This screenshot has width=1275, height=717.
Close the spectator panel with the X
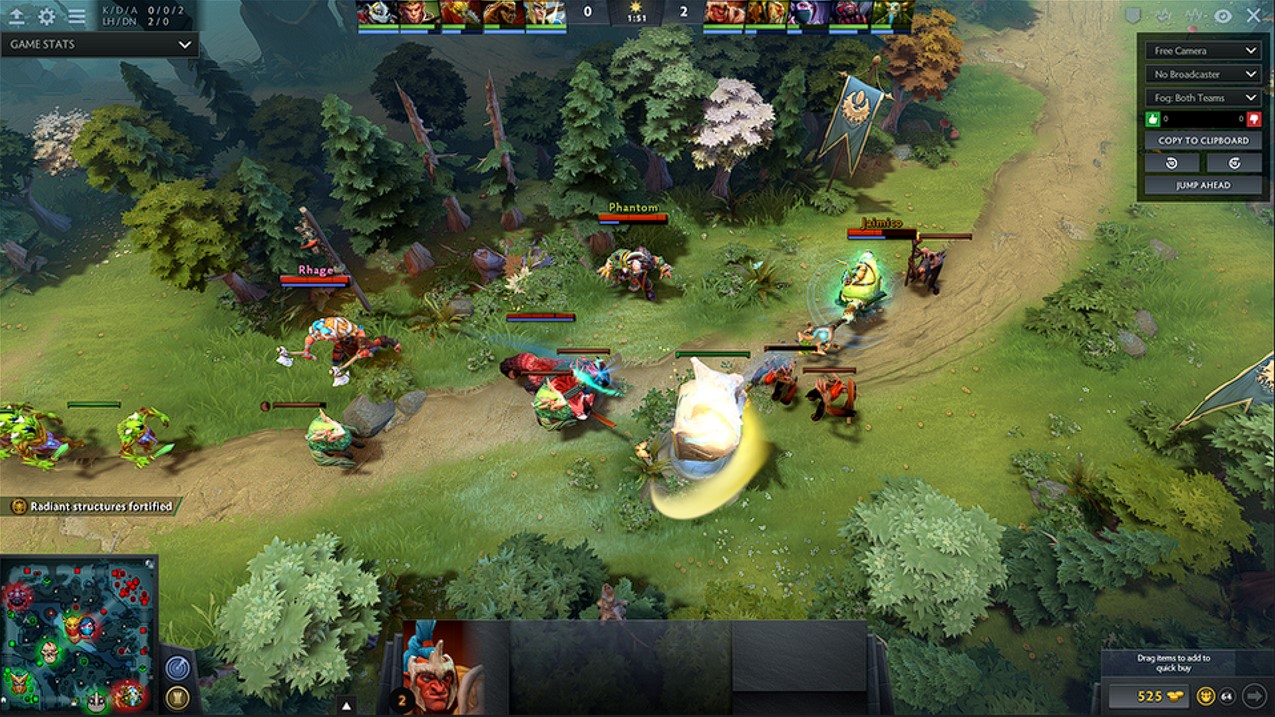1253,16
